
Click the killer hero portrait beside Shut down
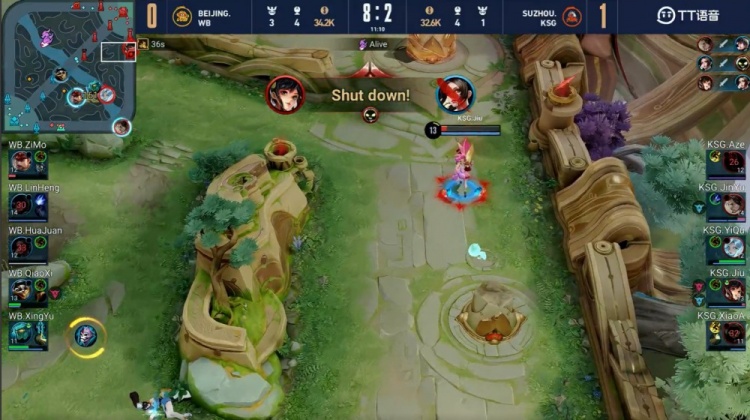tap(285, 94)
